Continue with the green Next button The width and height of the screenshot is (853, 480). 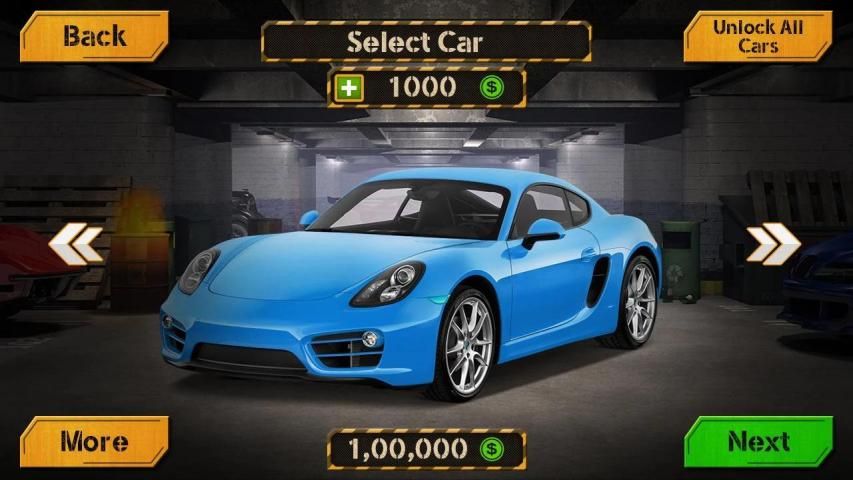tap(758, 441)
